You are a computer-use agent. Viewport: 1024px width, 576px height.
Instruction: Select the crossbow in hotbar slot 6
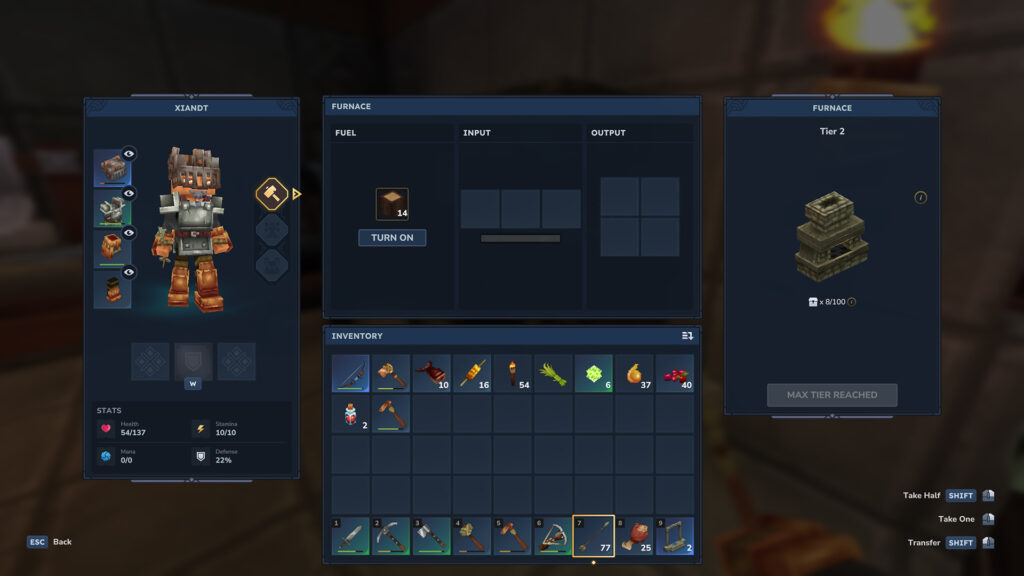pyautogui.click(x=553, y=536)
